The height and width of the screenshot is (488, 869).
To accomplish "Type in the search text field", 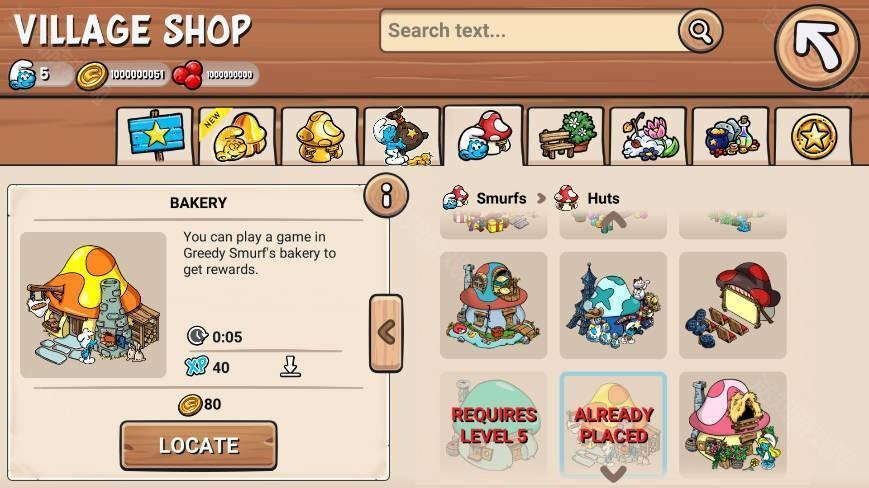I will [x=530, y=31].
